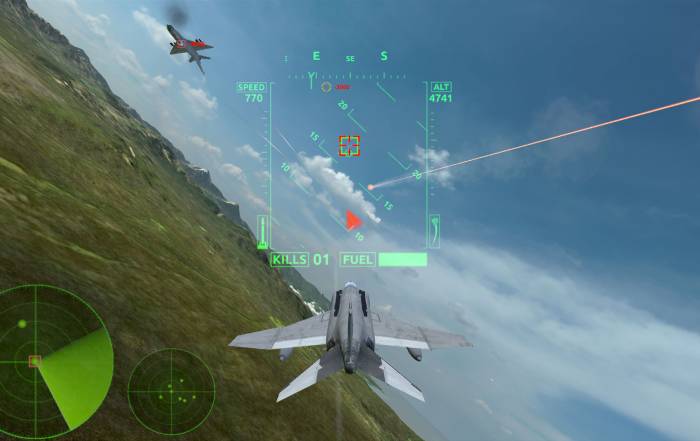Image resolution: width=700 pixels, height=441 pixels.
Task: Click the red target lock reticle
Action: [349, 146]
